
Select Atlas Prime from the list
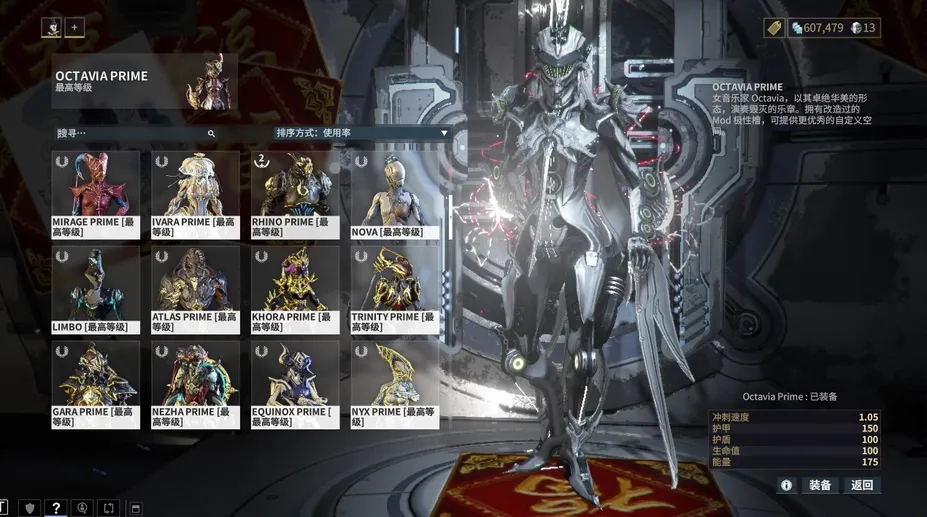pyautogui.click(x=195, y=288)
